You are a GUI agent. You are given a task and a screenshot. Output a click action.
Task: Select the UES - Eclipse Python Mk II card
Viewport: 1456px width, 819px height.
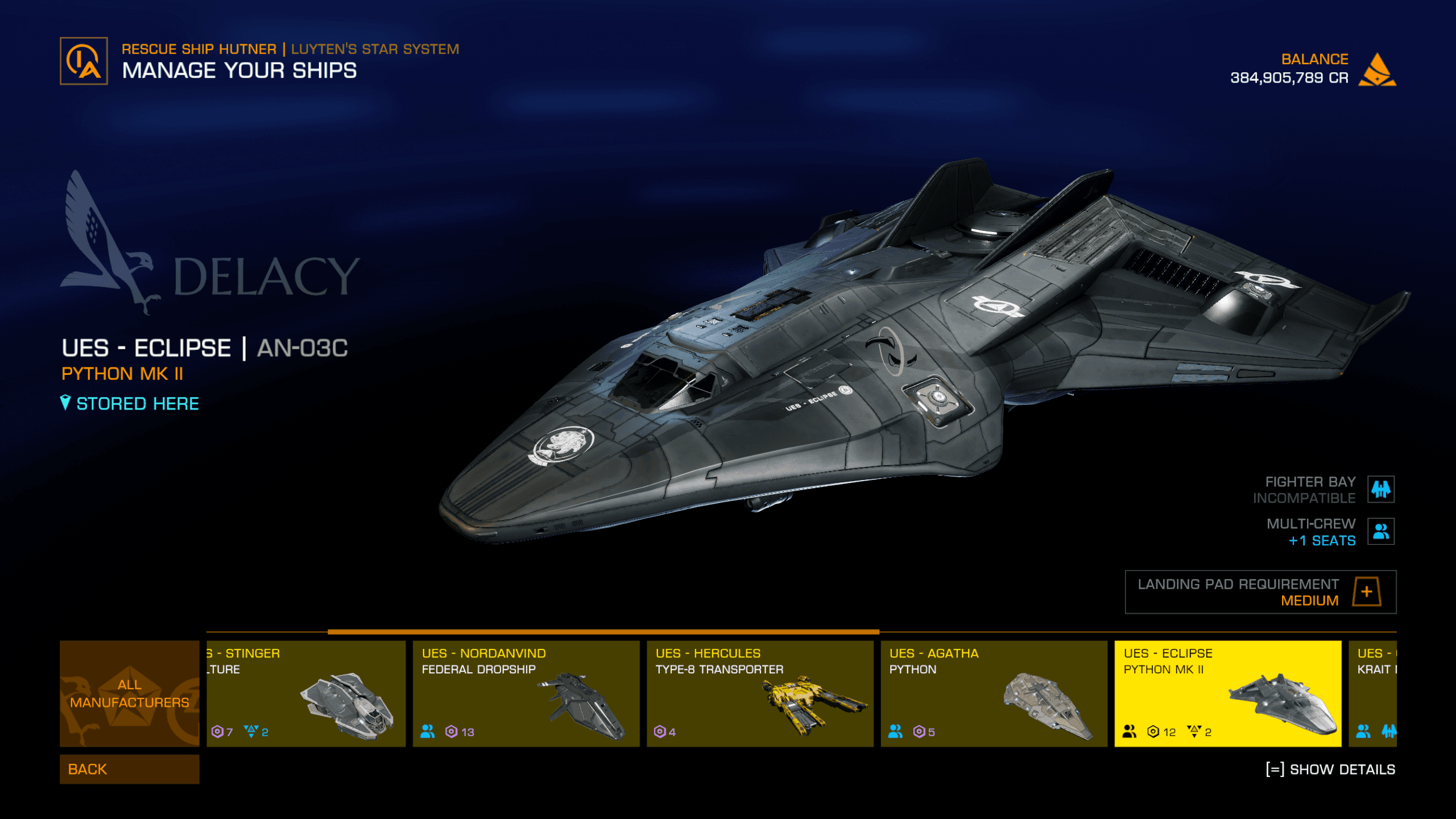pyautogui.click(x=1227, y=693)
